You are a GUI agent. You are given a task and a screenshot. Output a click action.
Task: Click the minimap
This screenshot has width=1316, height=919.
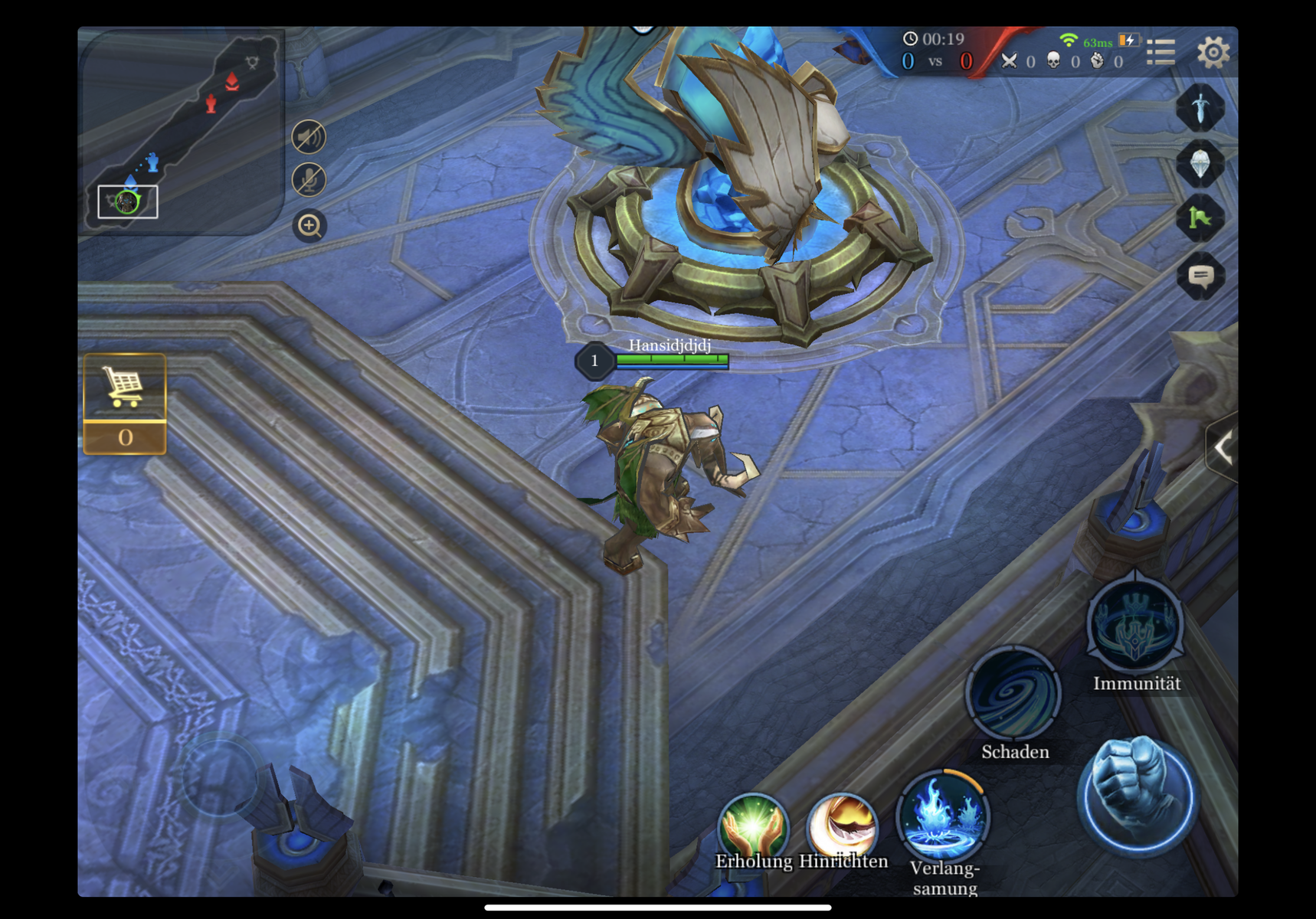point(180,130)
